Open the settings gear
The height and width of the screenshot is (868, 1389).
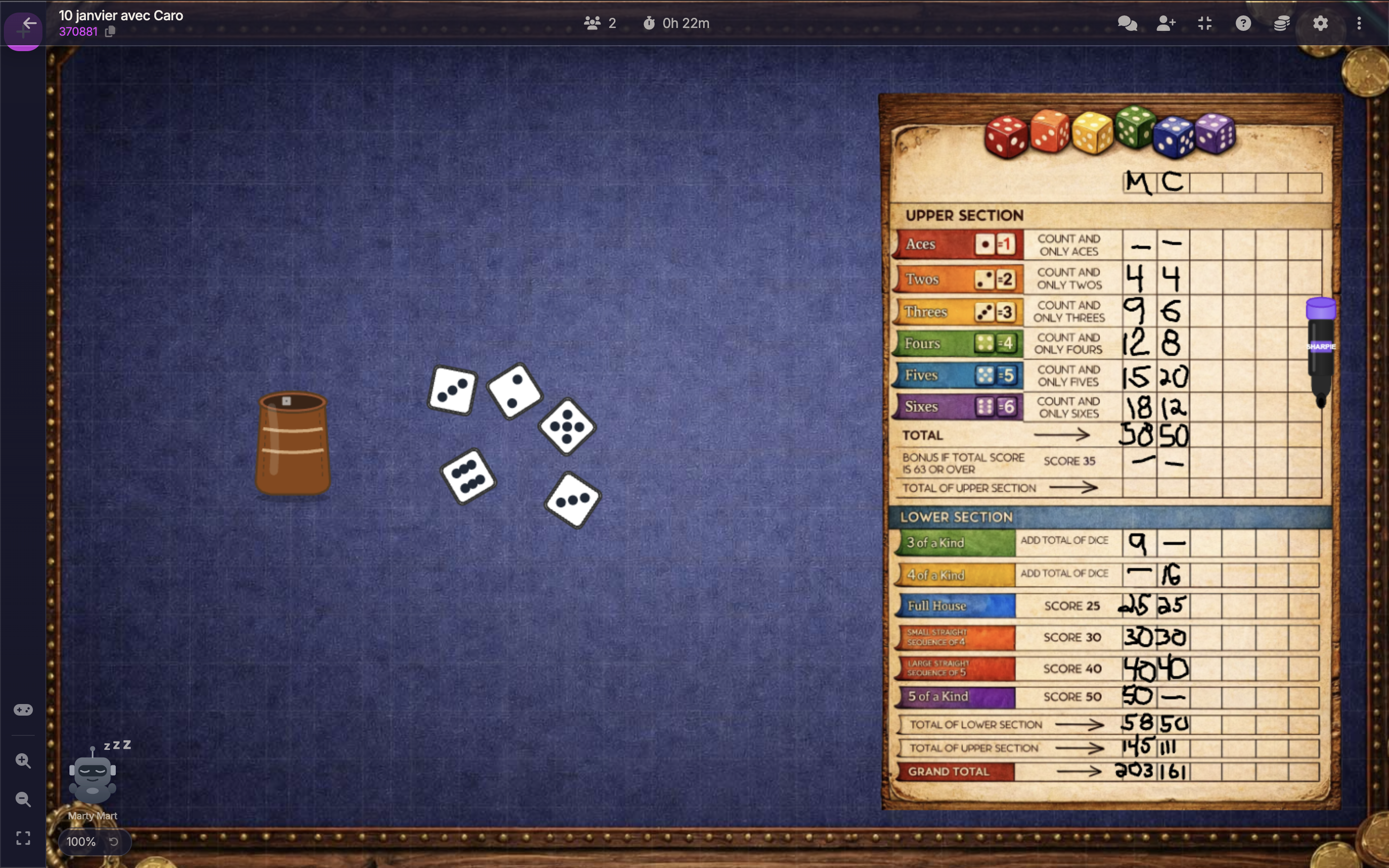[1320, 24]
